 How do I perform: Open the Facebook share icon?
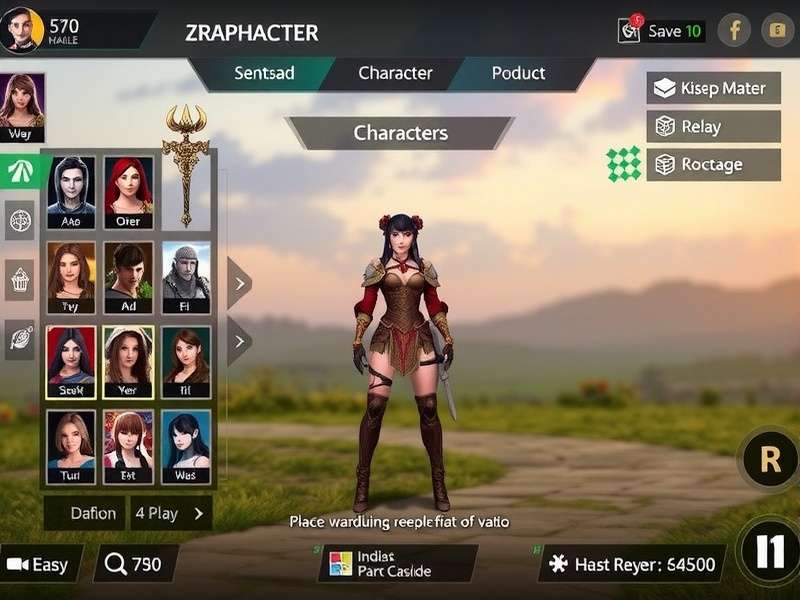[734, 30]
